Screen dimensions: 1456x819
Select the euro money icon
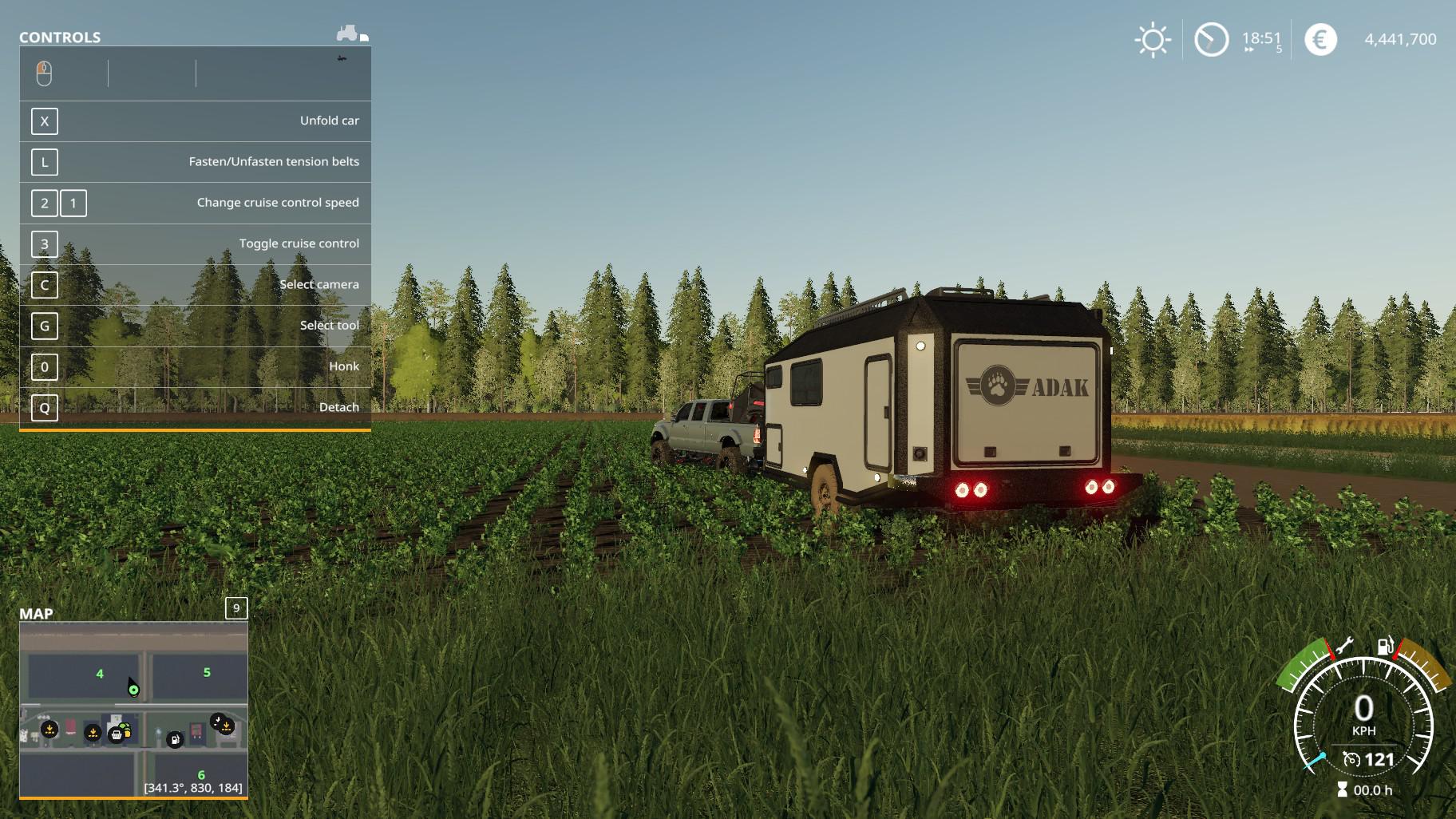(1319, 40)
